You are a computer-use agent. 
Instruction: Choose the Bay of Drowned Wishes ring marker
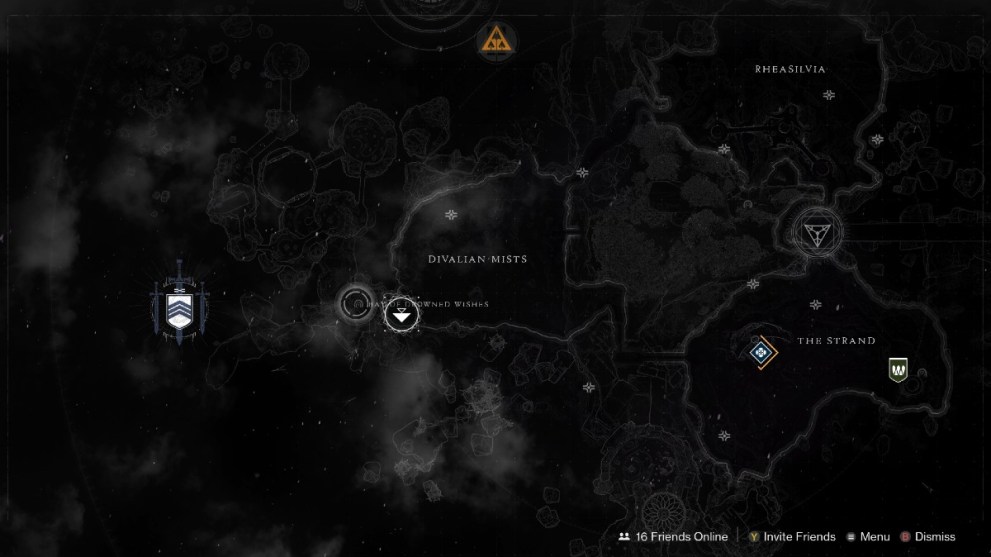(x=355, y=301)
